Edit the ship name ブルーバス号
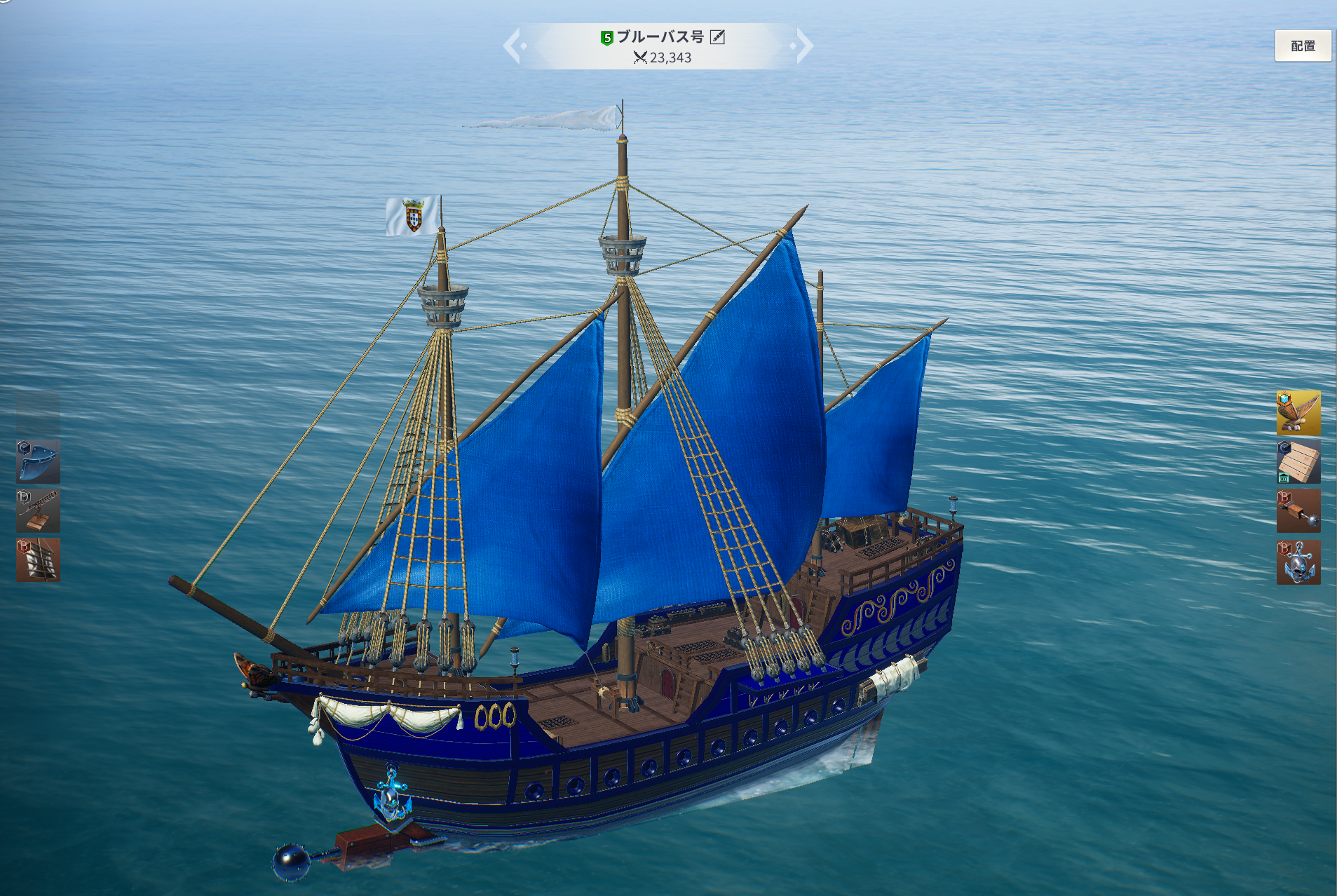This screenshot has height=896, width=1337. [x=717, y=37]
